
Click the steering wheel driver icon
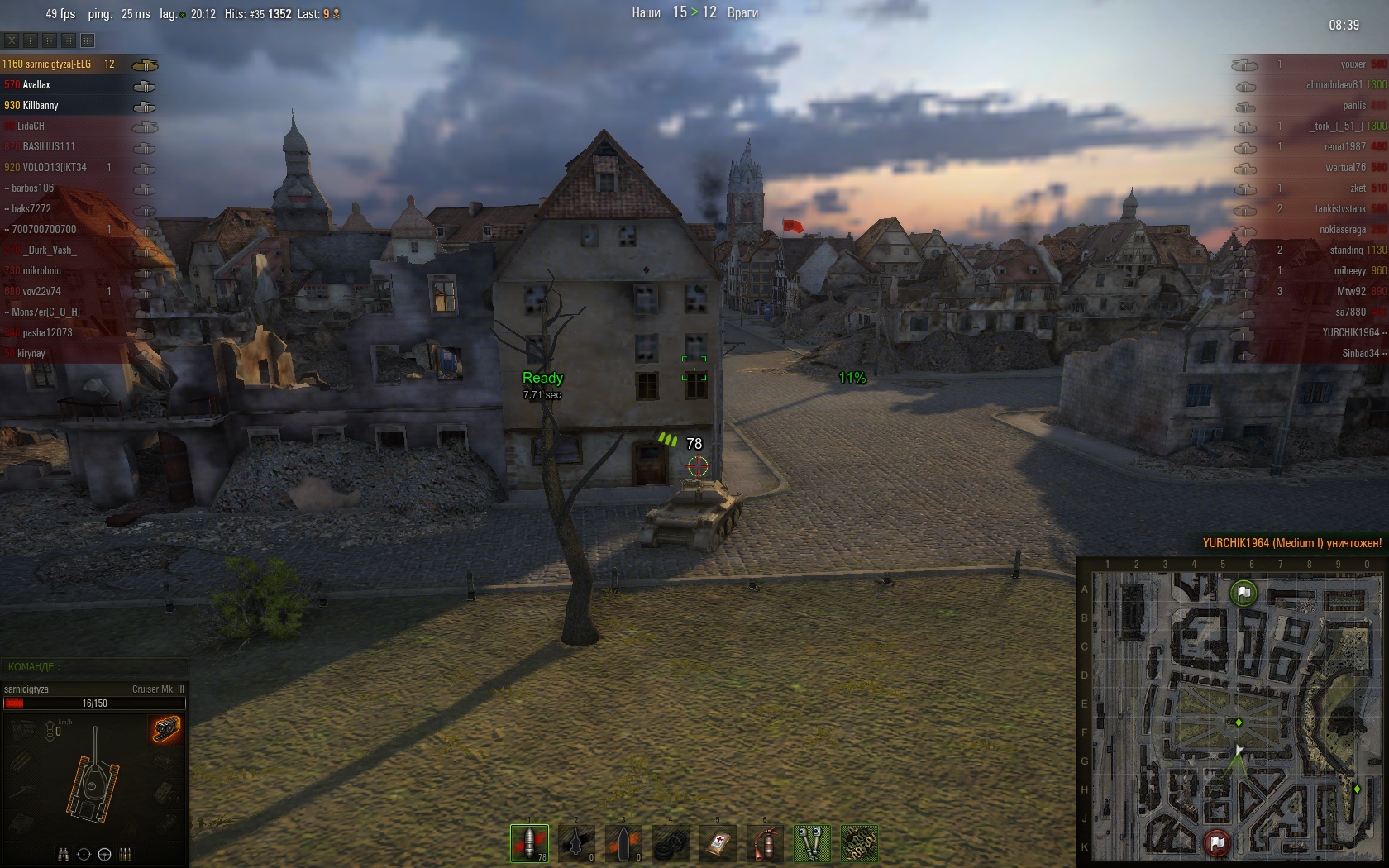click(104, 855)
